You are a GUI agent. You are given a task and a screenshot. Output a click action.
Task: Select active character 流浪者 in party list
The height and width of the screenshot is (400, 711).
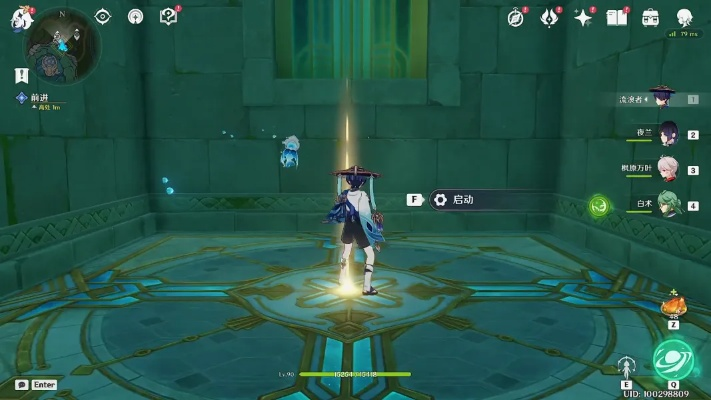tap(660, 98)
